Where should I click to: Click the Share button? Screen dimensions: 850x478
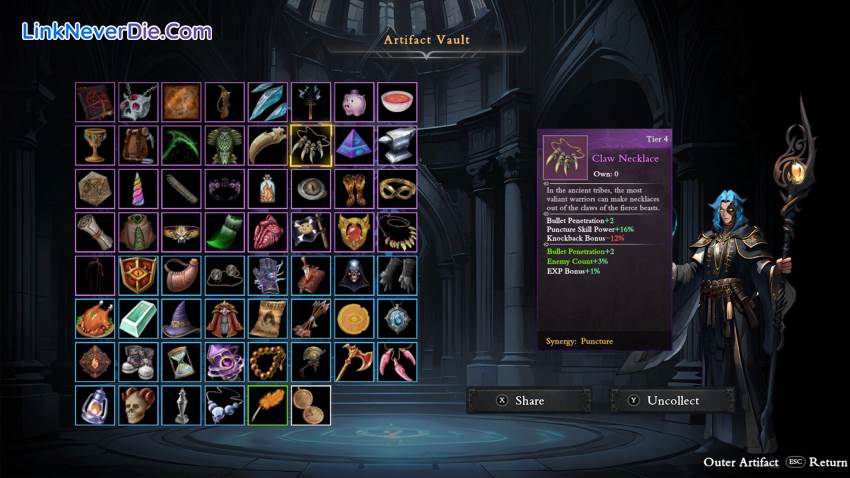(x=529, y=400)
